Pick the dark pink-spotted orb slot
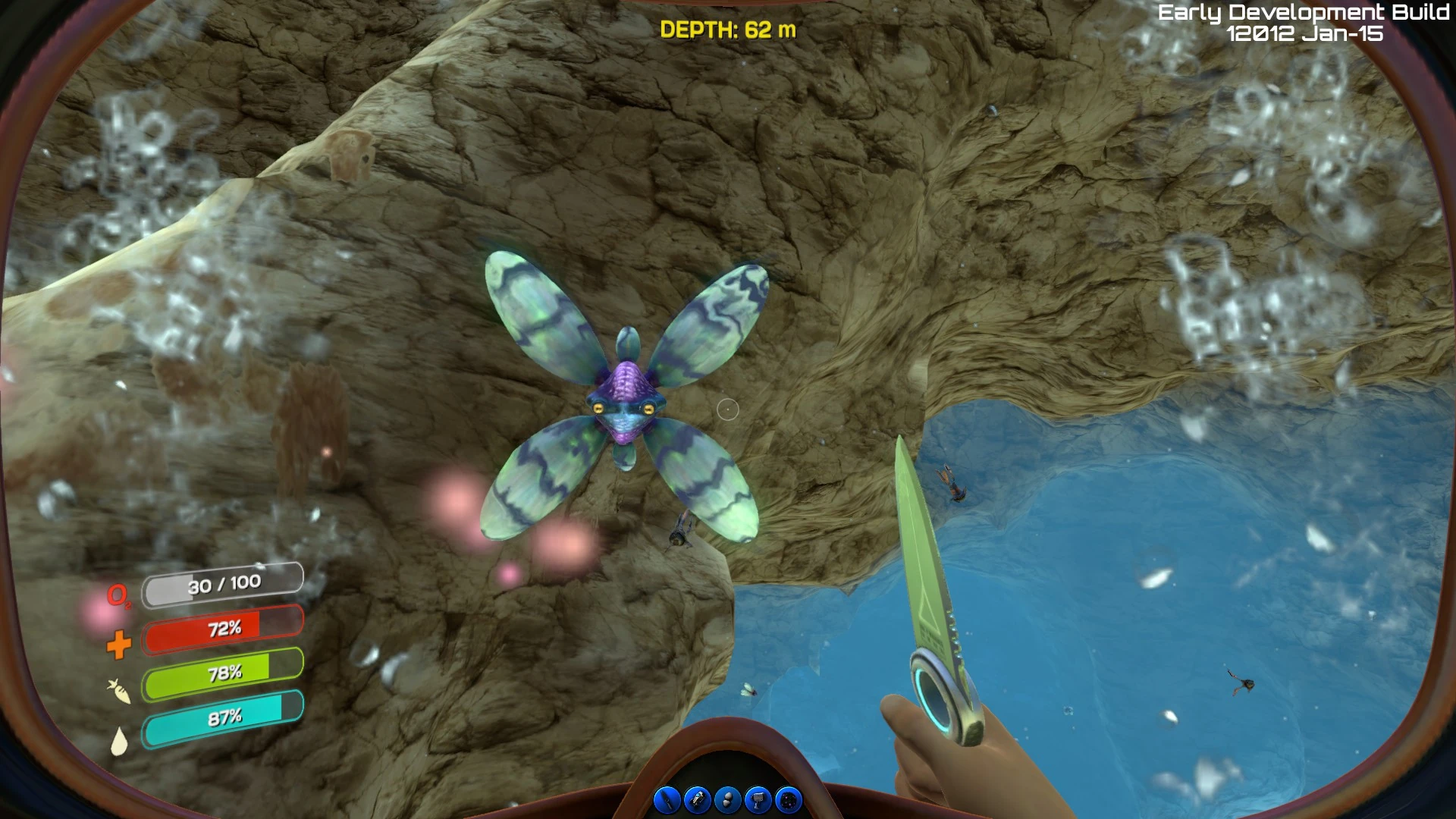The height and width of the screenshot is (819, 1456). pos(789,800)
